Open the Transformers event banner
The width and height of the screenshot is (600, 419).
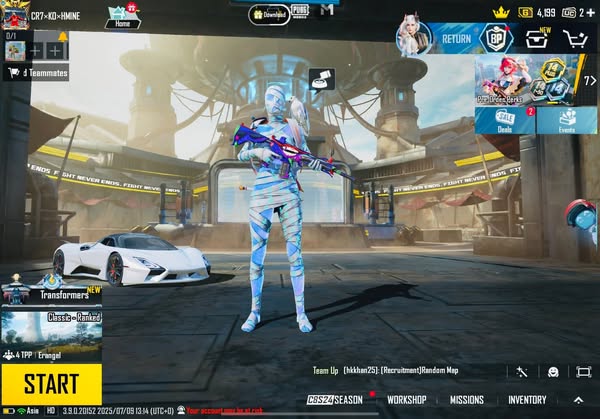(x=51, y=294)
